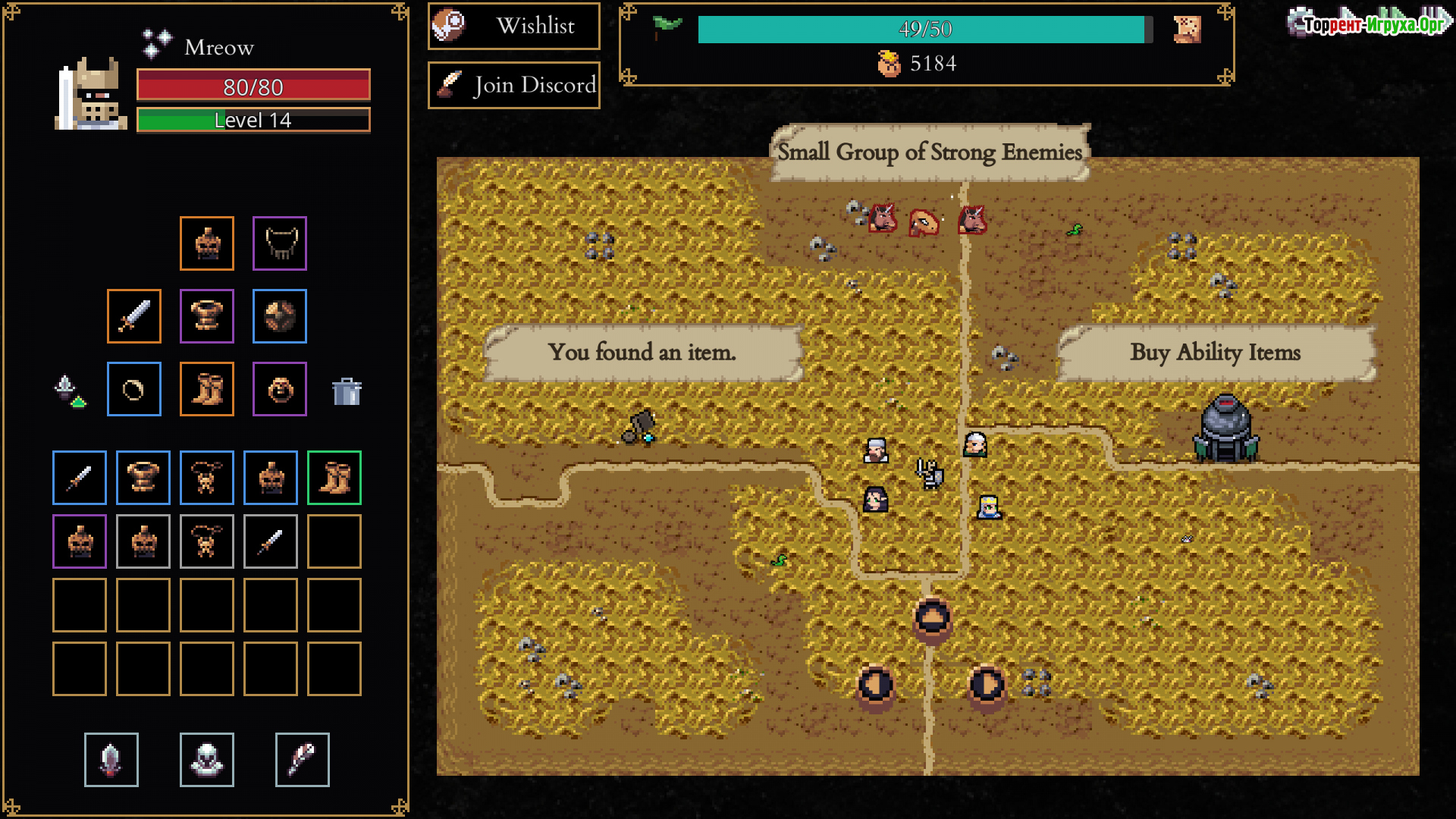Activate the feather quill ability icon
Screen dimensions: 1456x819
click(x=303, y=760)
